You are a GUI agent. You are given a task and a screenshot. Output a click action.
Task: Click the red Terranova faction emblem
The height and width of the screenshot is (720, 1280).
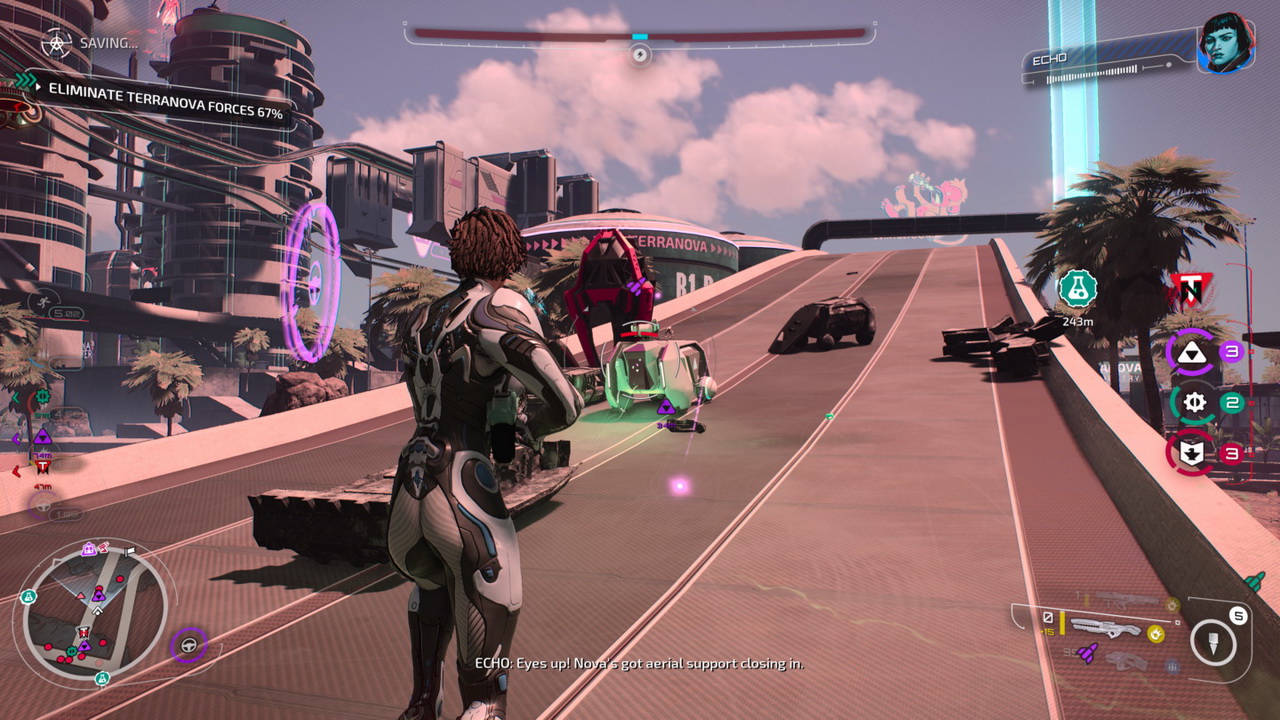[1188, 292]
